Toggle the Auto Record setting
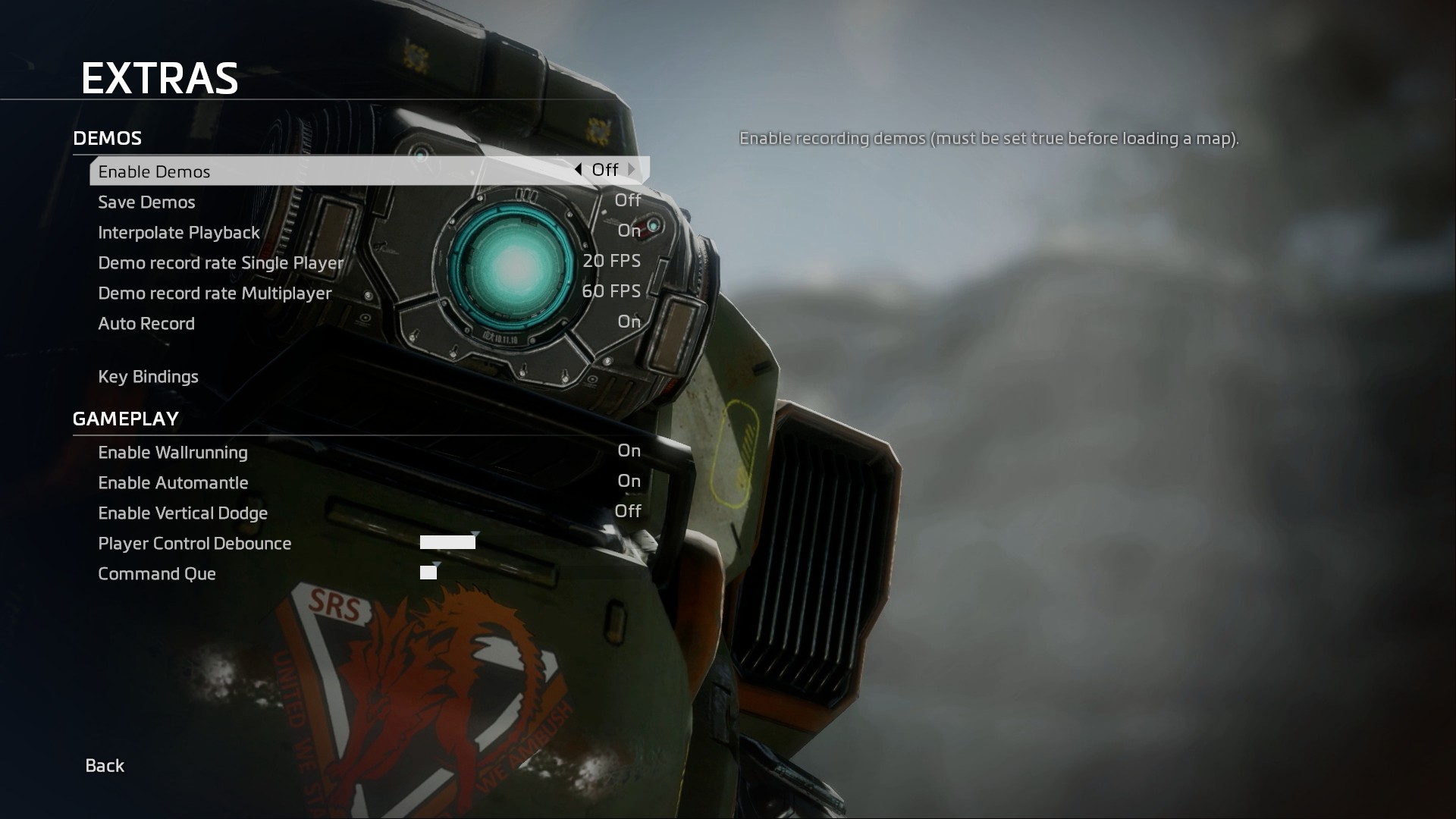 point(629,322)
